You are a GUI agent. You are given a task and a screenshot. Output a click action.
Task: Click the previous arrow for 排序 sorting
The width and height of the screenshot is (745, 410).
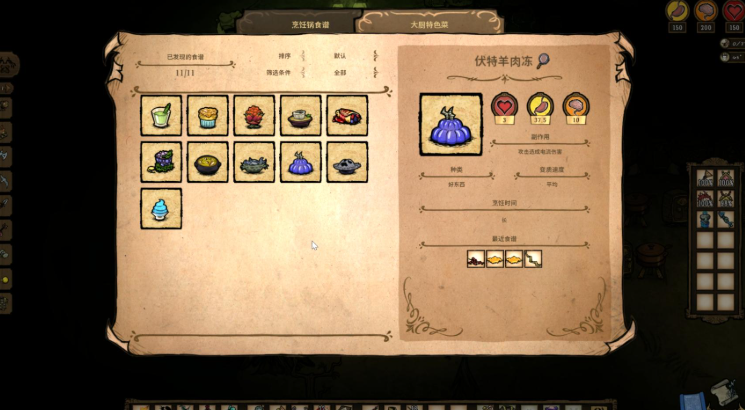[303, 56]
